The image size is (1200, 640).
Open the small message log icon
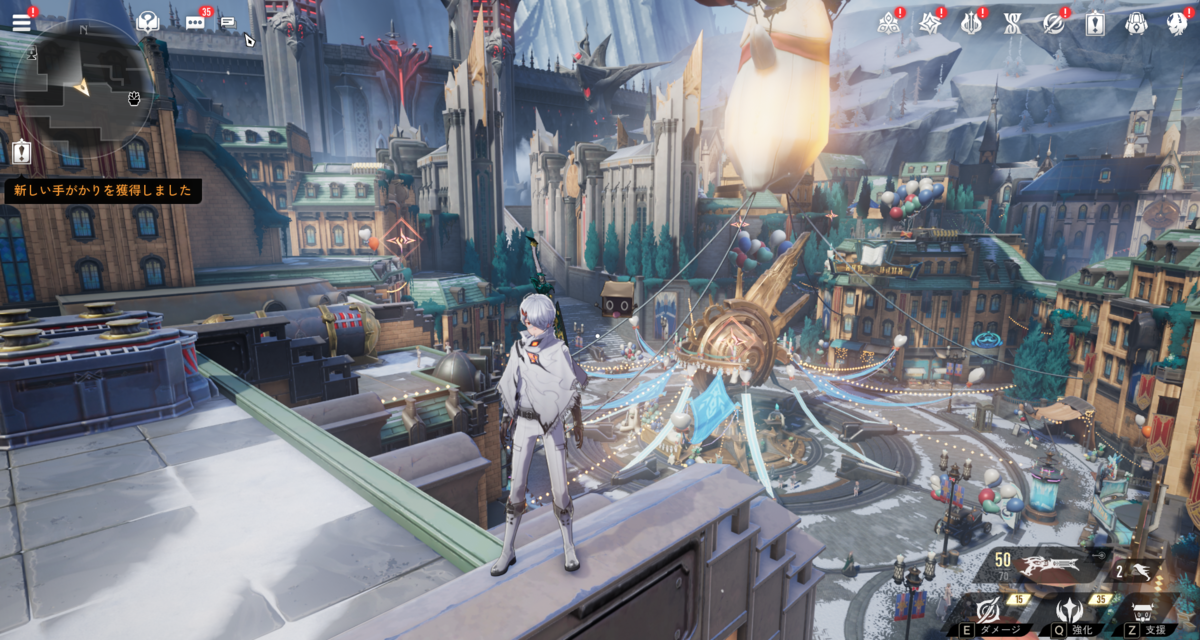[228, 21]
